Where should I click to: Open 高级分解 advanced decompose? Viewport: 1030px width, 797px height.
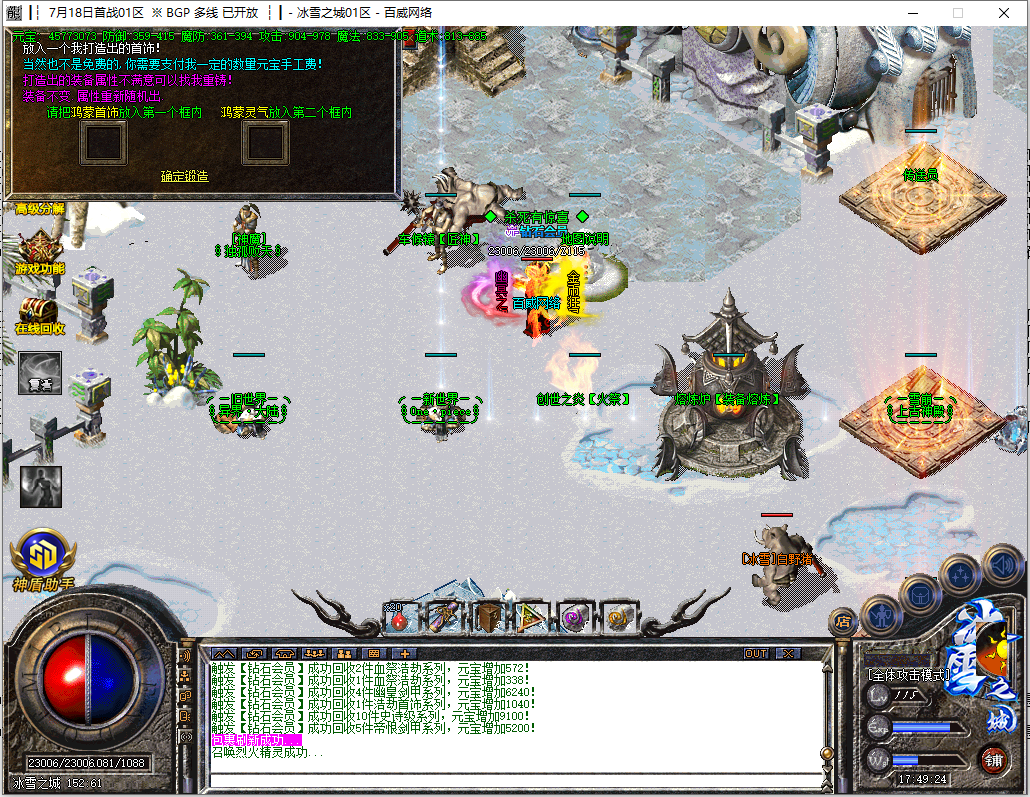point(40,209)
